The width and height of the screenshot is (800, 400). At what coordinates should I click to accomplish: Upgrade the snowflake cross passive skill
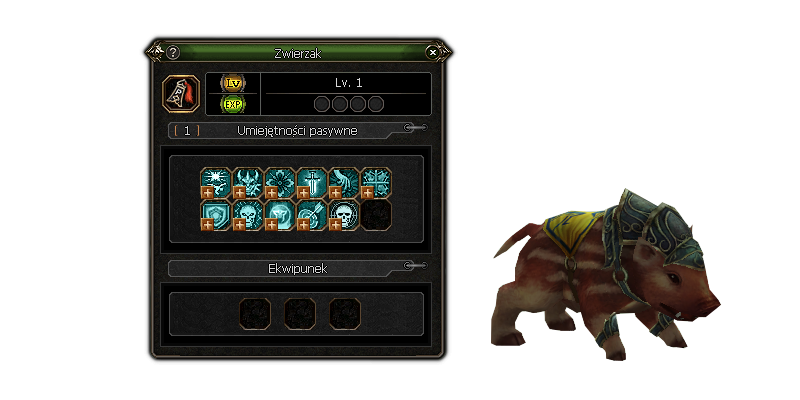pos(367,192)
